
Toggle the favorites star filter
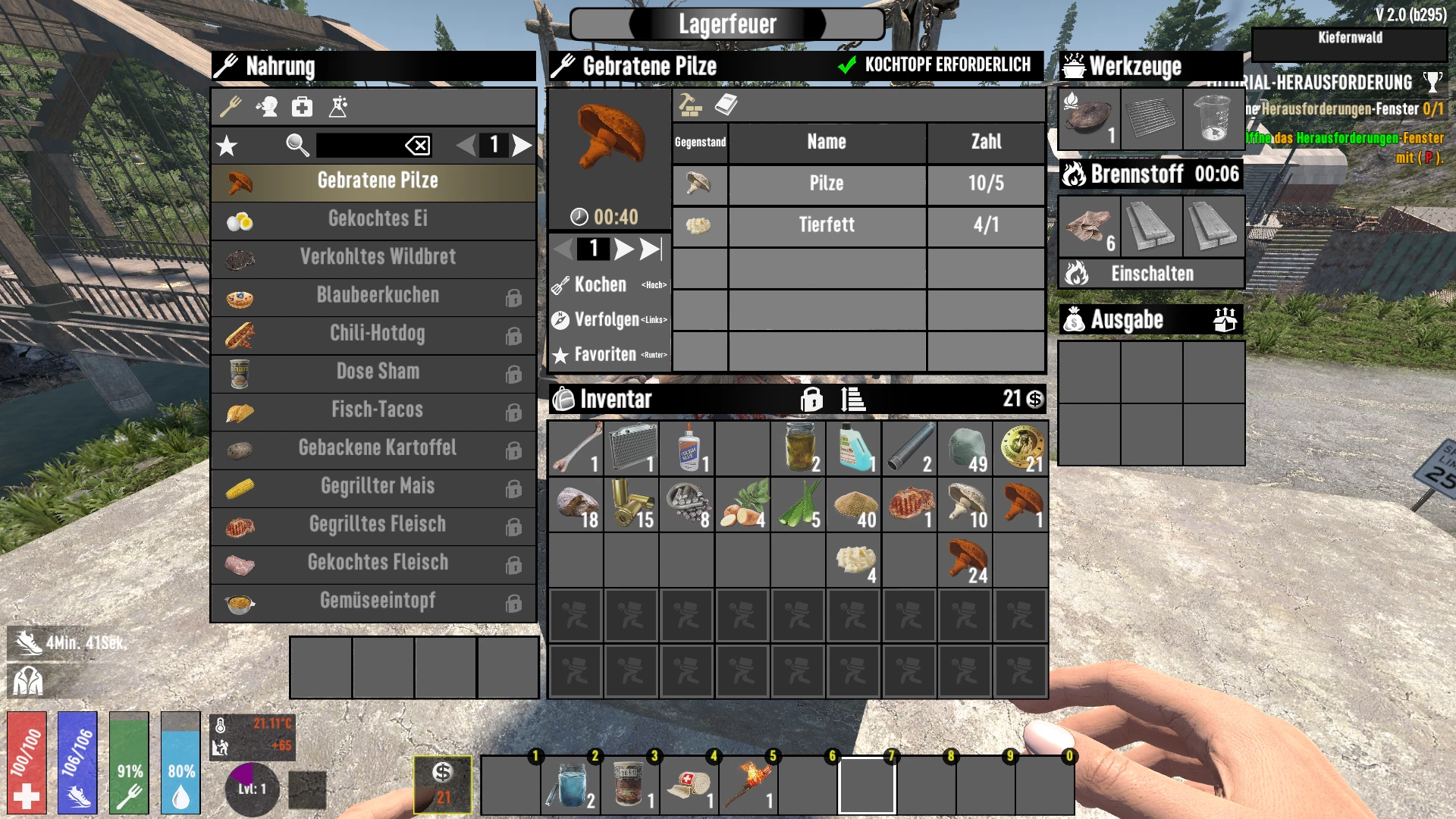227,146
